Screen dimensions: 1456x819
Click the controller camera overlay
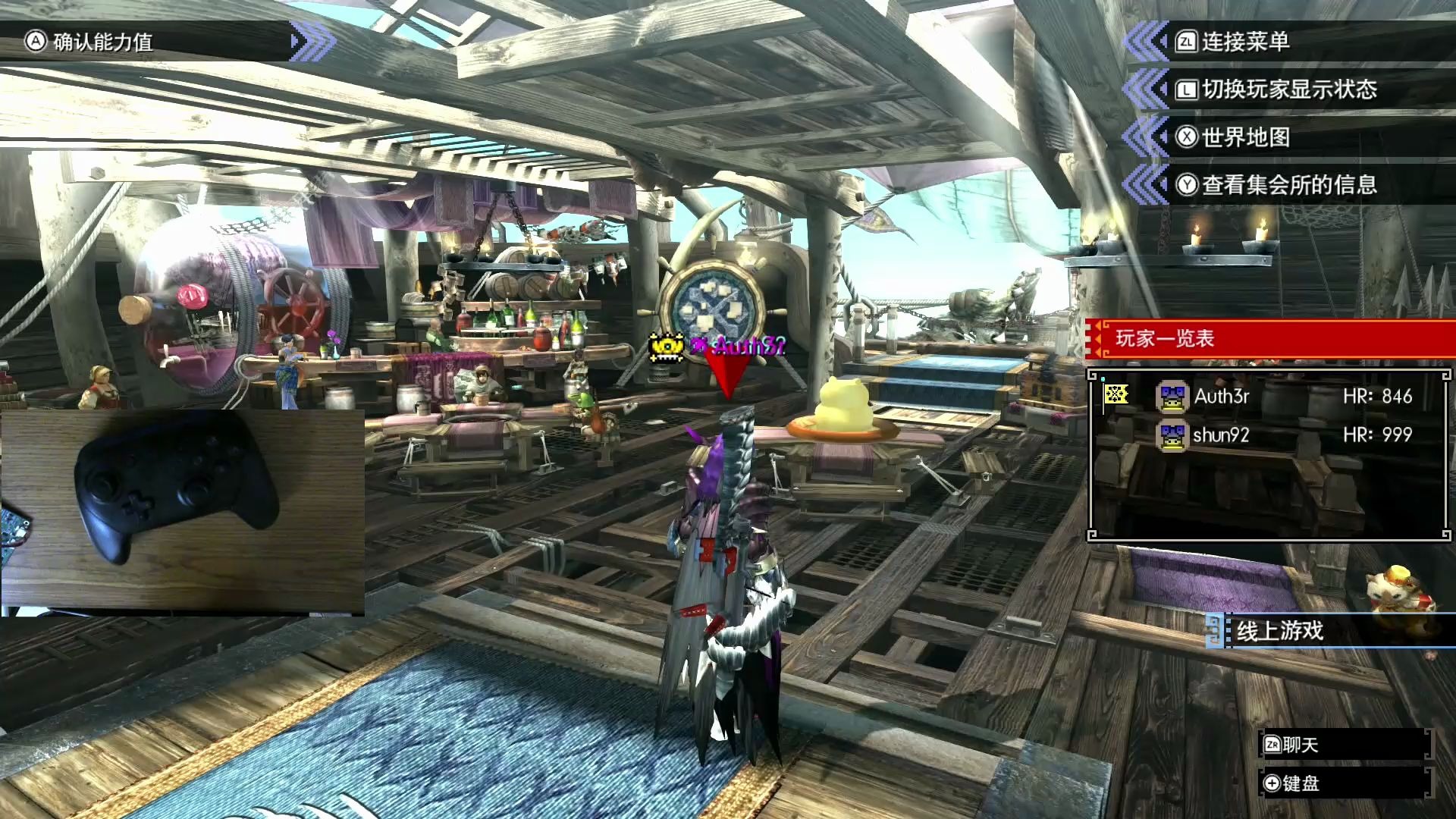(x=182, y=511)
